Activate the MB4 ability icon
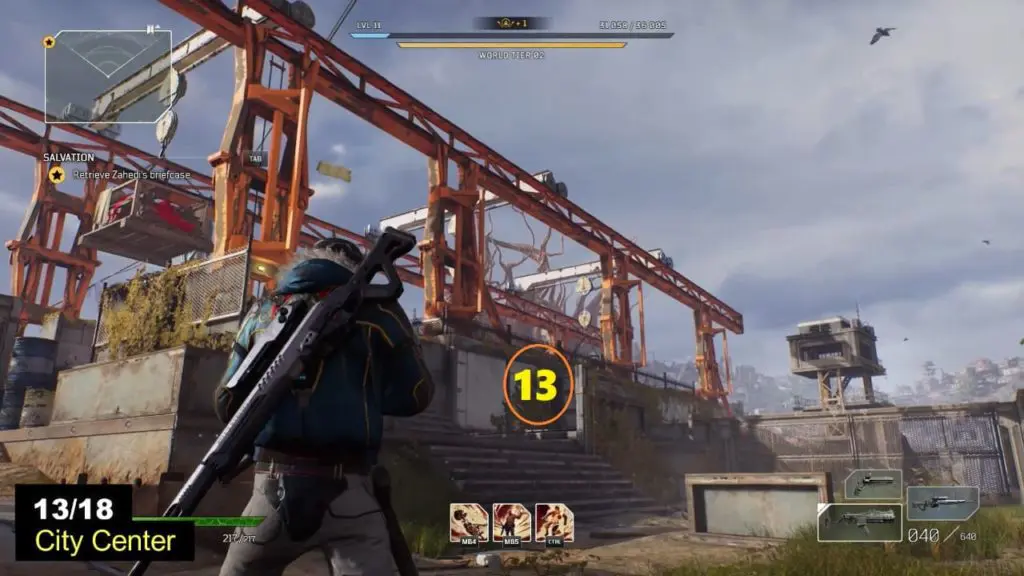 [469, 522]
